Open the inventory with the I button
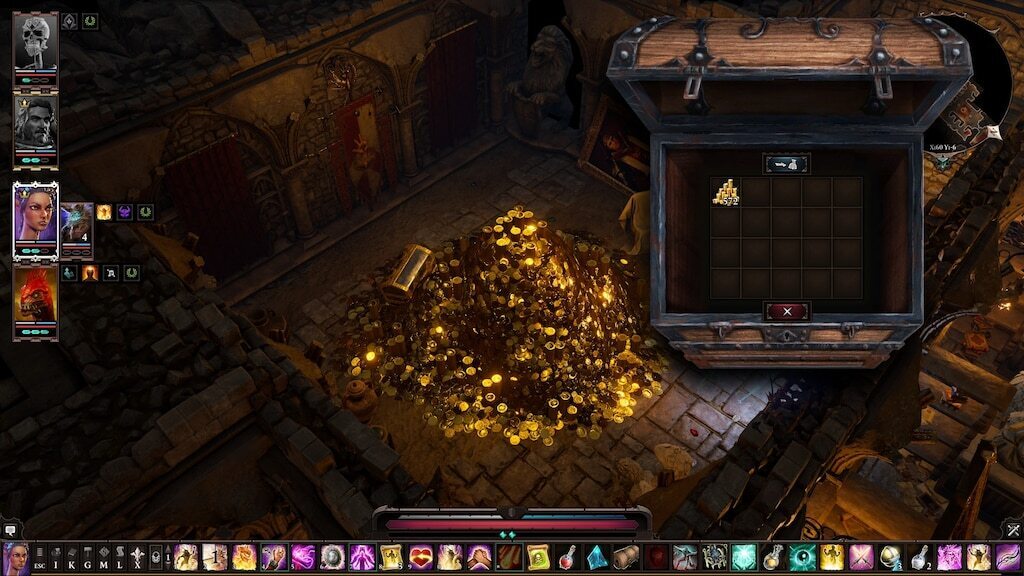1024x576 pixels. pos(56,558)
